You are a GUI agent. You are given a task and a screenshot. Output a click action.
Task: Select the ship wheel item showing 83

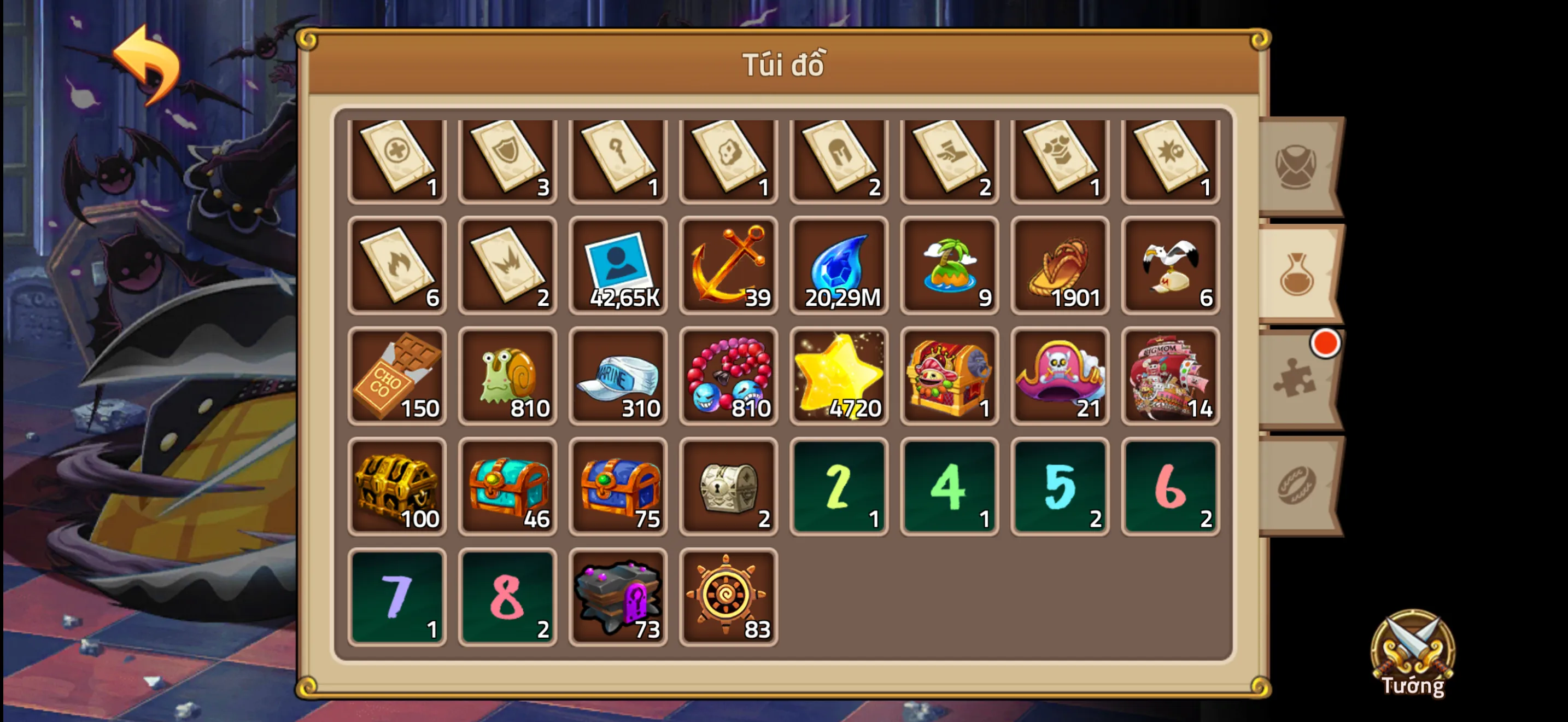pos(729,597)
